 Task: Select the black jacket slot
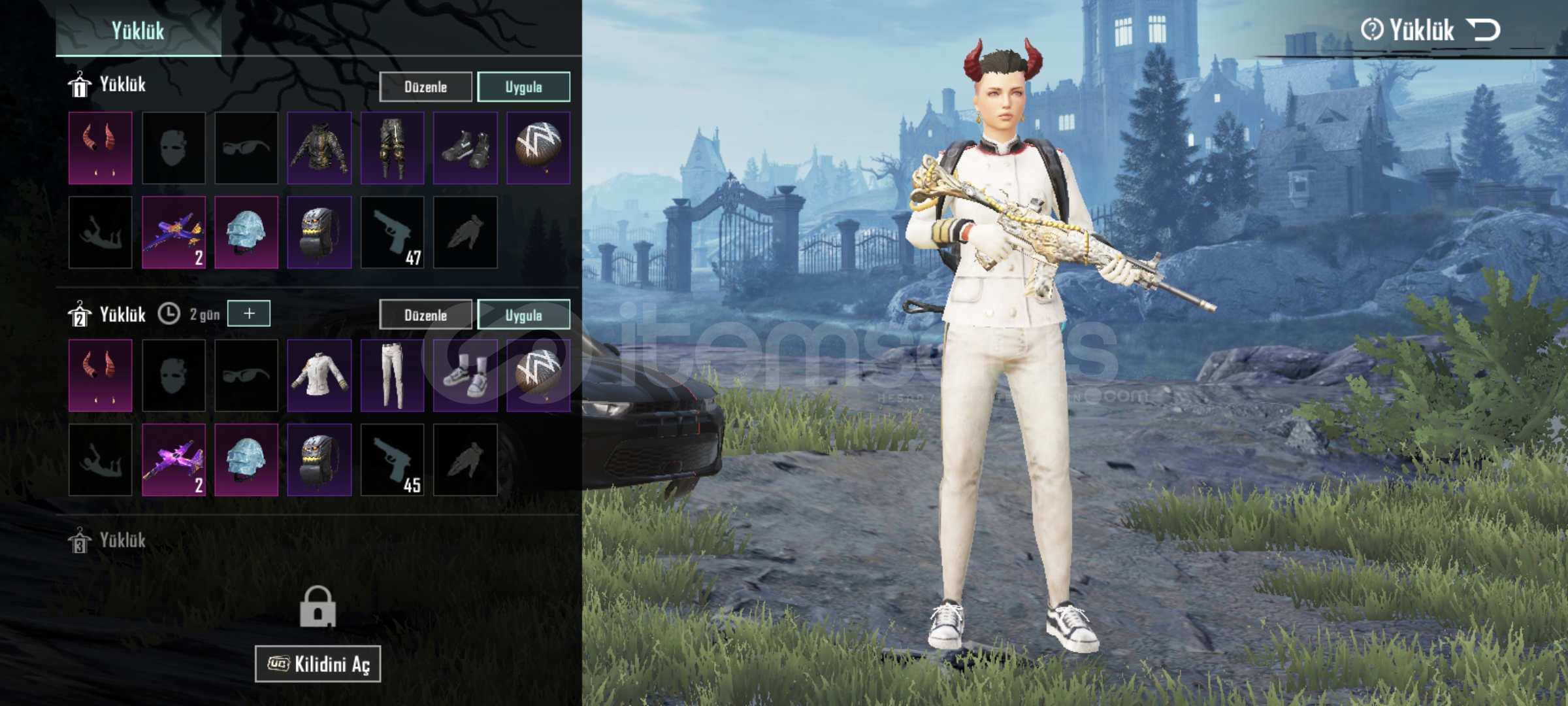[x=319, y=148]
